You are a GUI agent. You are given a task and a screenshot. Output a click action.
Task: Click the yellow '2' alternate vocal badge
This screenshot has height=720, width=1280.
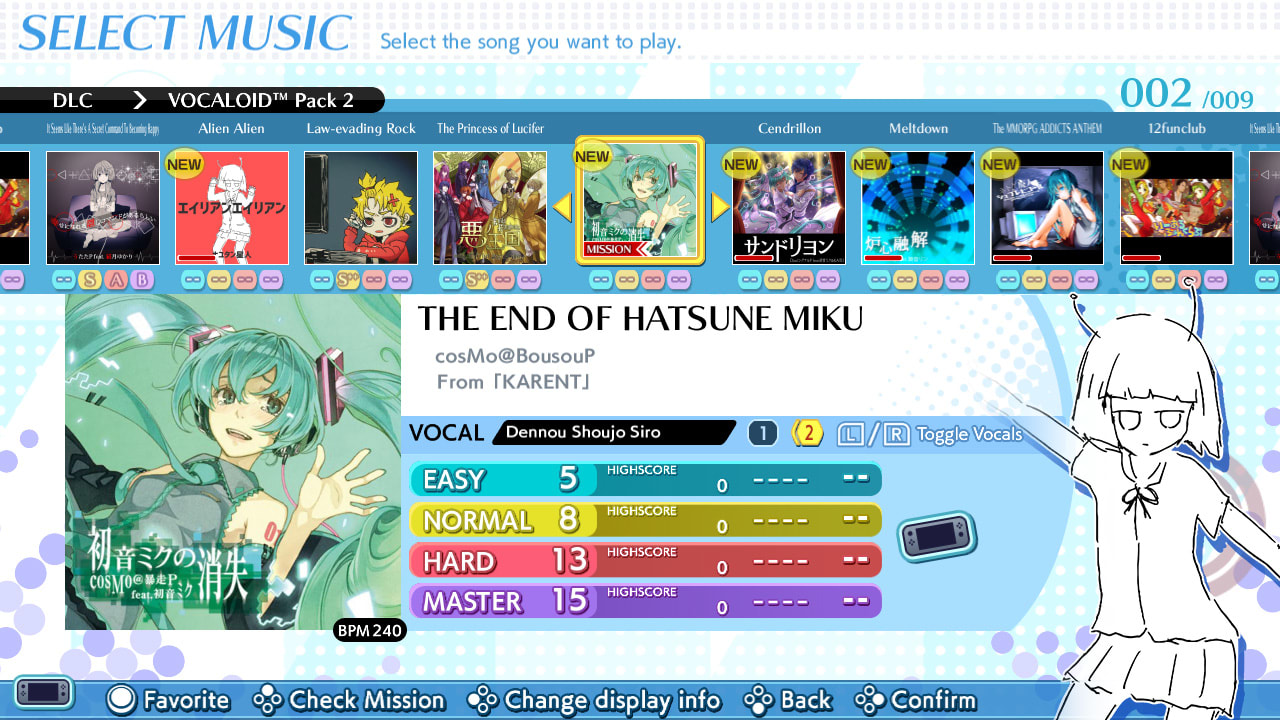click(x=807, y=432)
